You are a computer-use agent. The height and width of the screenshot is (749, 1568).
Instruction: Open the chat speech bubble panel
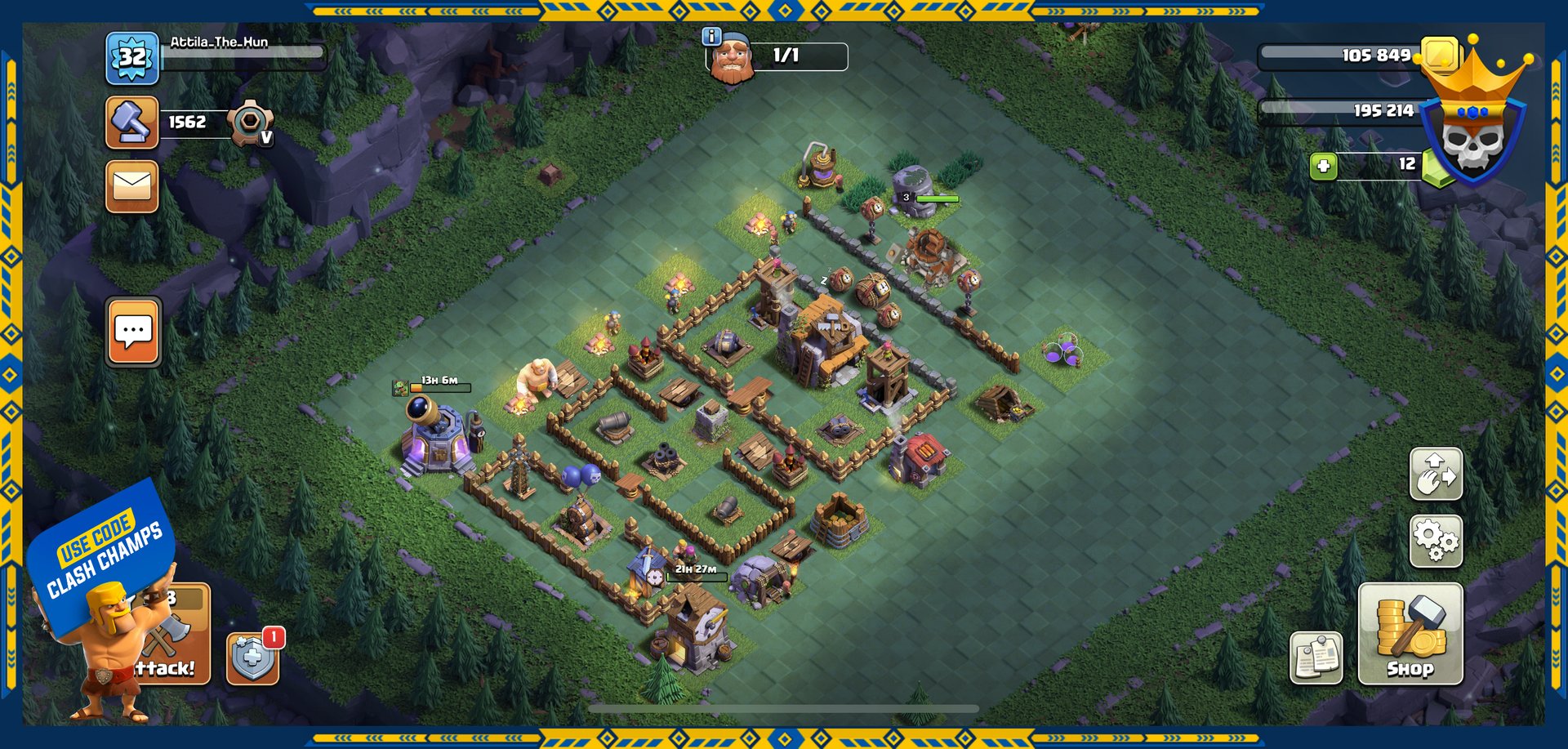(133, 332)
